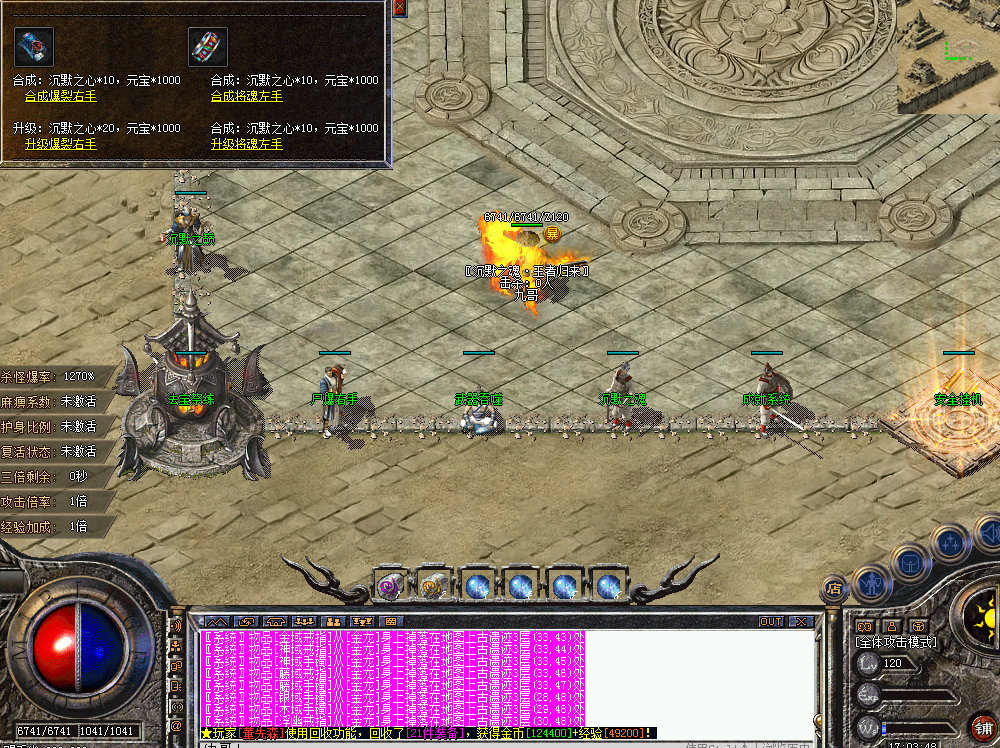Screen dimensions: 1000x748
Task: Use the orange swirl hotbar slot
Action: 432,586
